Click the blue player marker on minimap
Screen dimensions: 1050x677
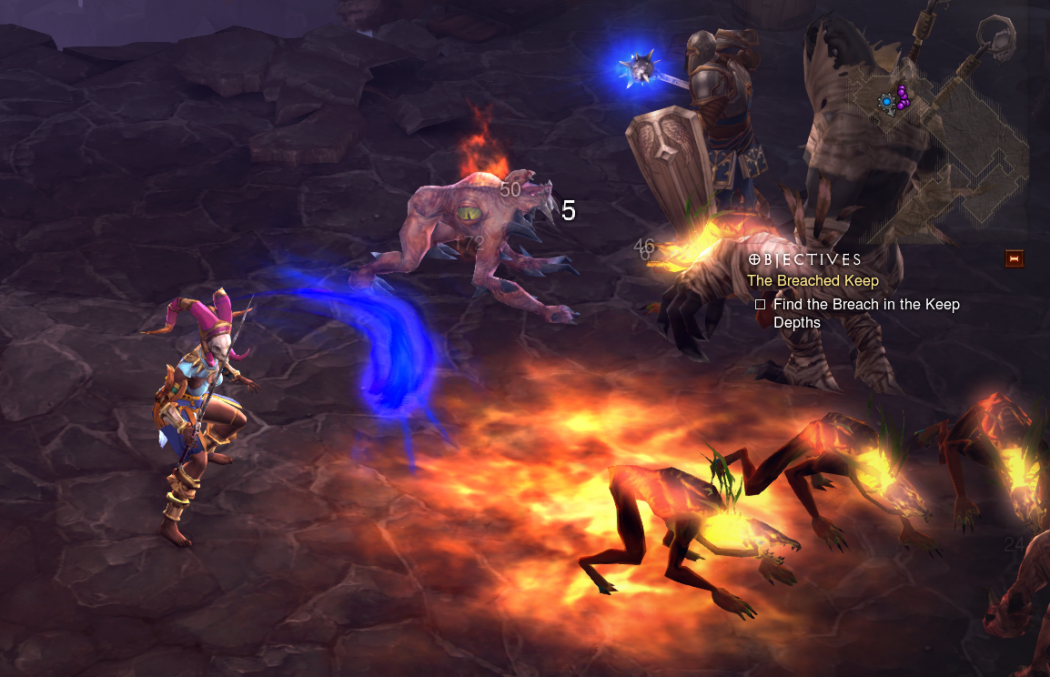click(x=886, y=101)
